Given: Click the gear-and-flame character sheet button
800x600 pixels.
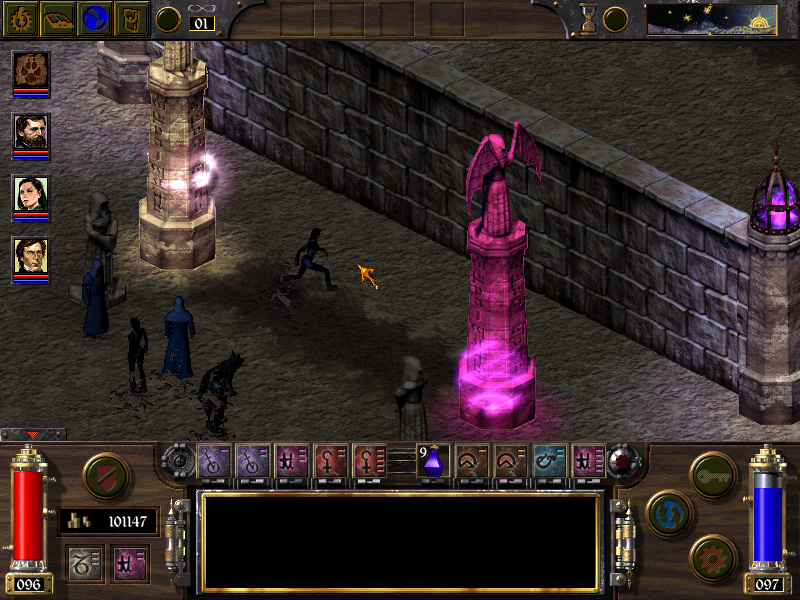Looking at the screenshot, I should [19, 19].
